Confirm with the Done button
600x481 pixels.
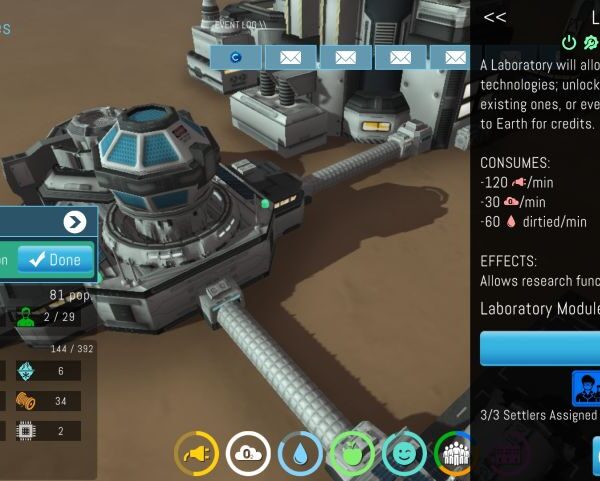tap(56, 260)
